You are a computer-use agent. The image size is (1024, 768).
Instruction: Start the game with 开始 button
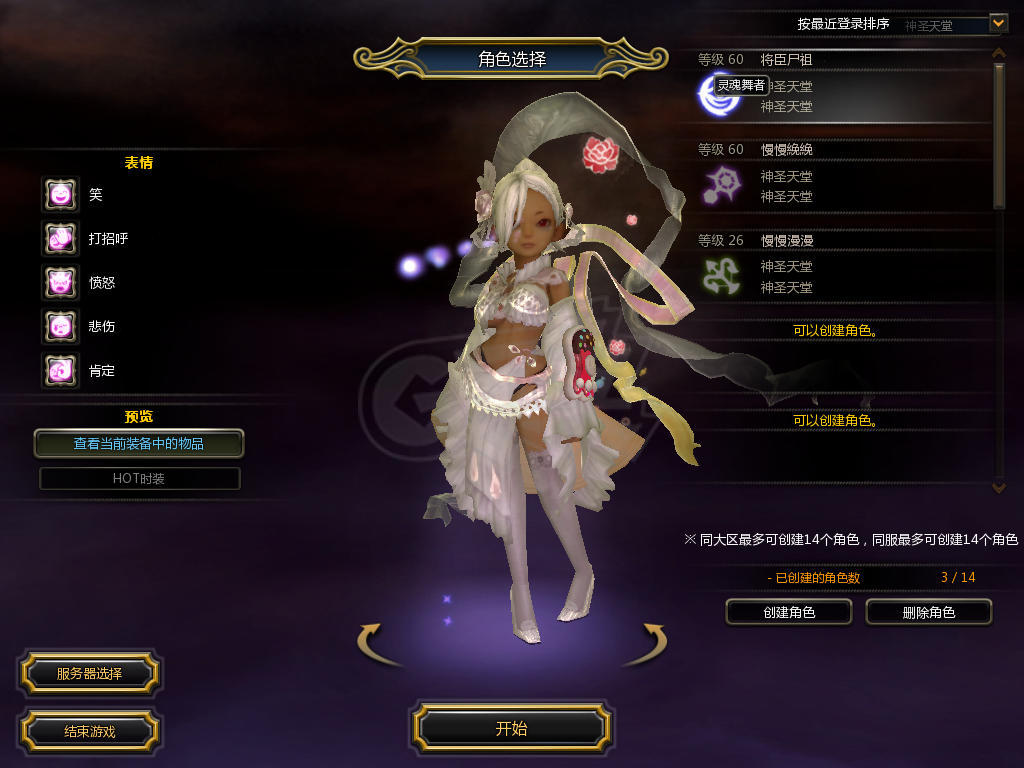[x=511, y=728]
